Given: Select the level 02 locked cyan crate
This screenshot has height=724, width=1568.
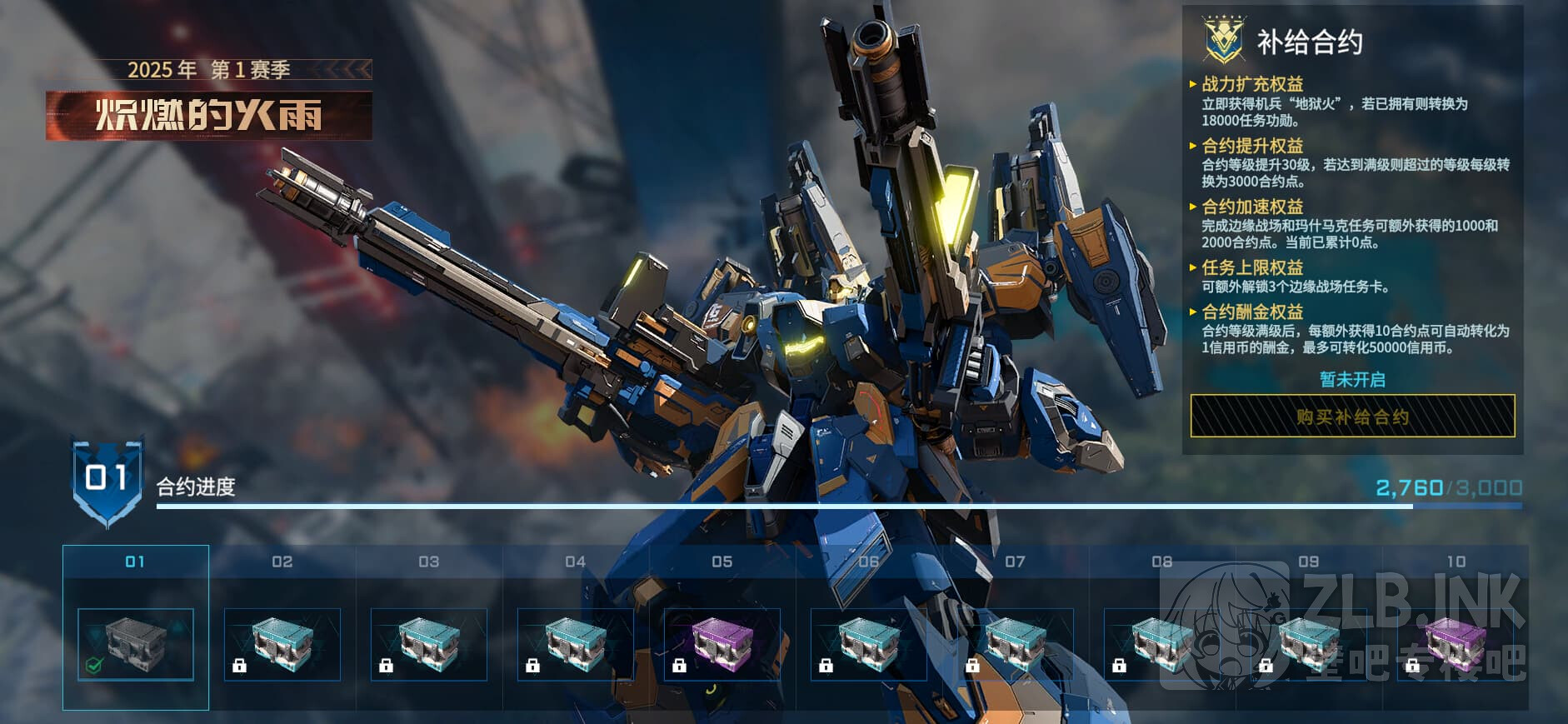Looking at the screenshot, I should pyautogui.click(x=282, y=644).
